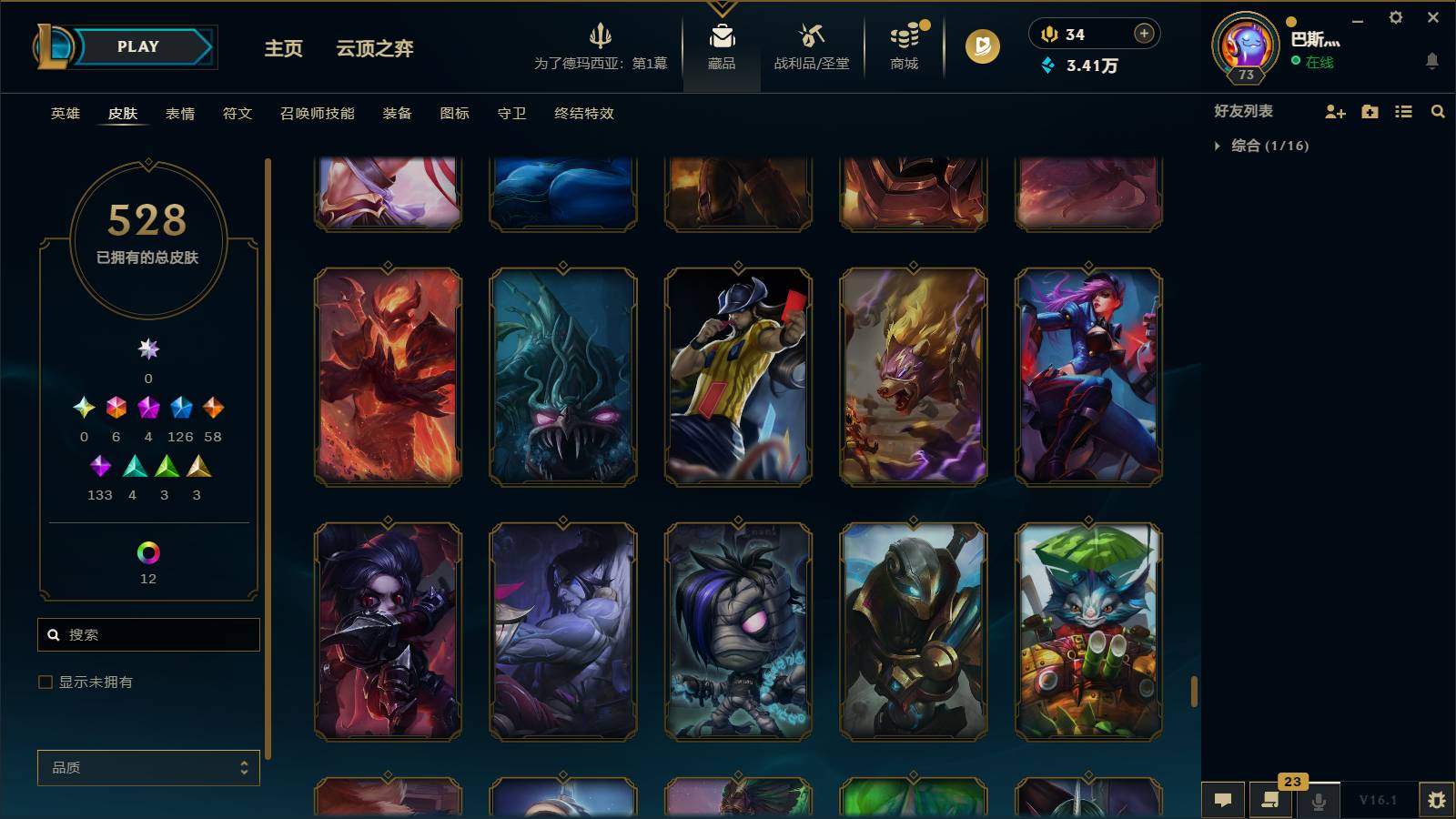This screenshot has height=819, width=1456.
Task: Enable the 显示未拥有 checkbox
Action: tap(44, 681)
